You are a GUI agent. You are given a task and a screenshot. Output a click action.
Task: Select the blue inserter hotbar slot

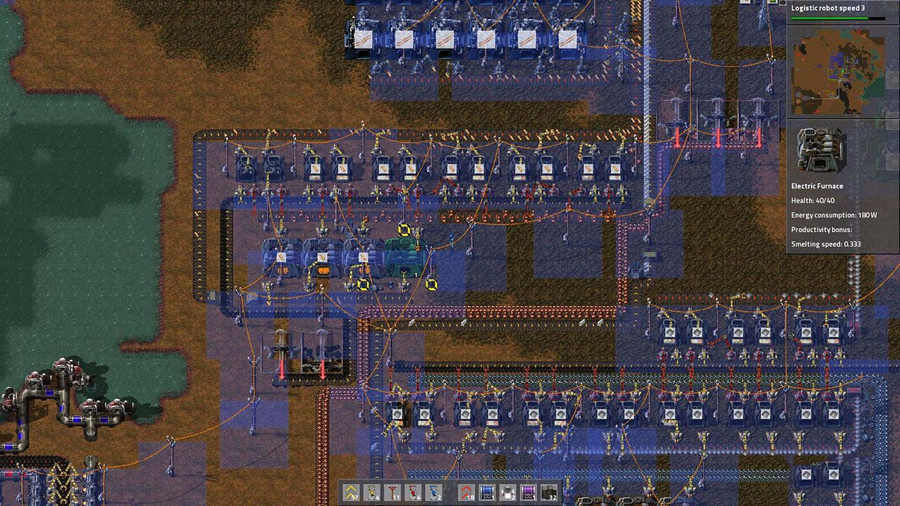[434, 491]
